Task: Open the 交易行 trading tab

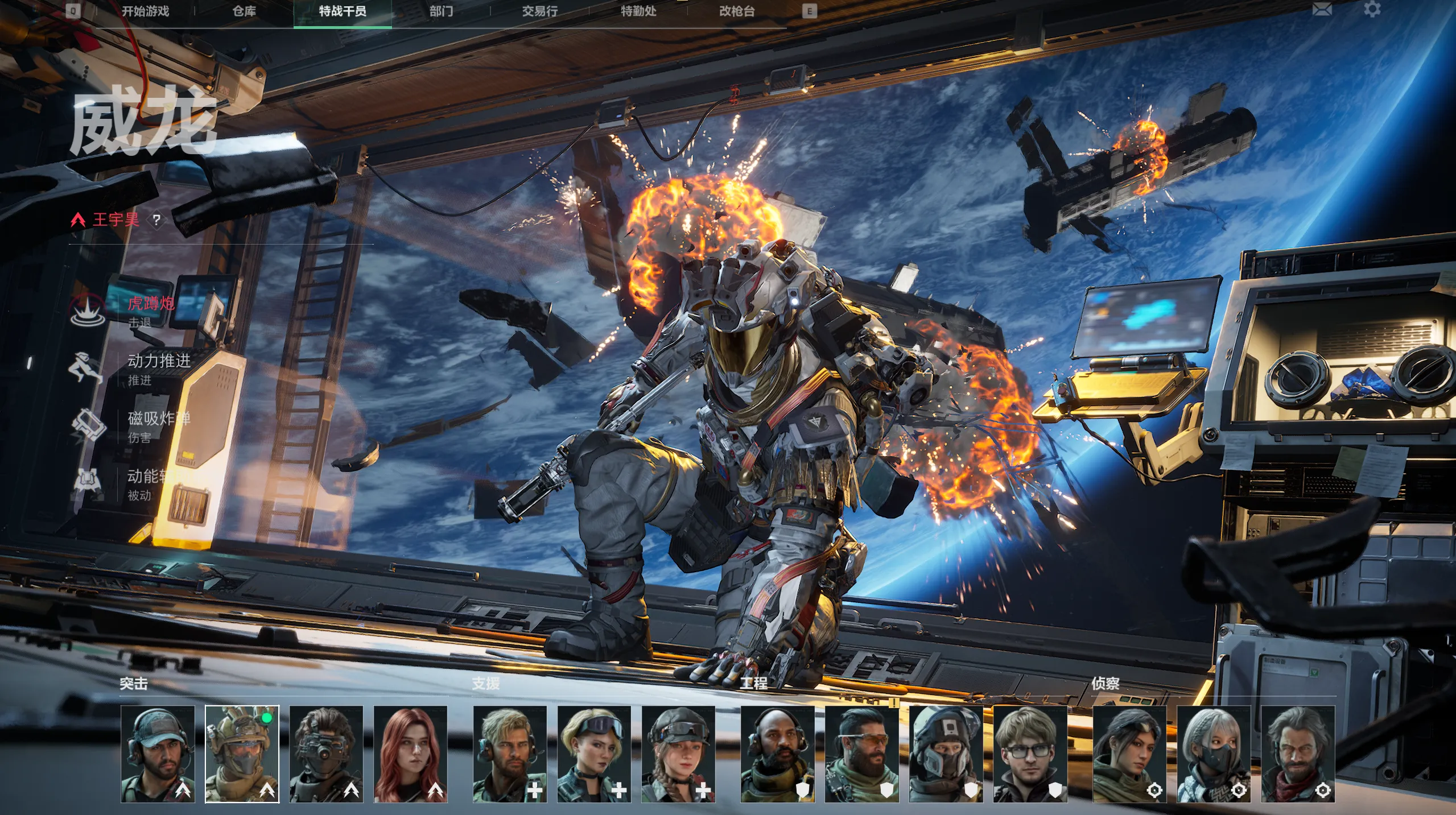Action: pyautogui.click(x=539, y=11)
